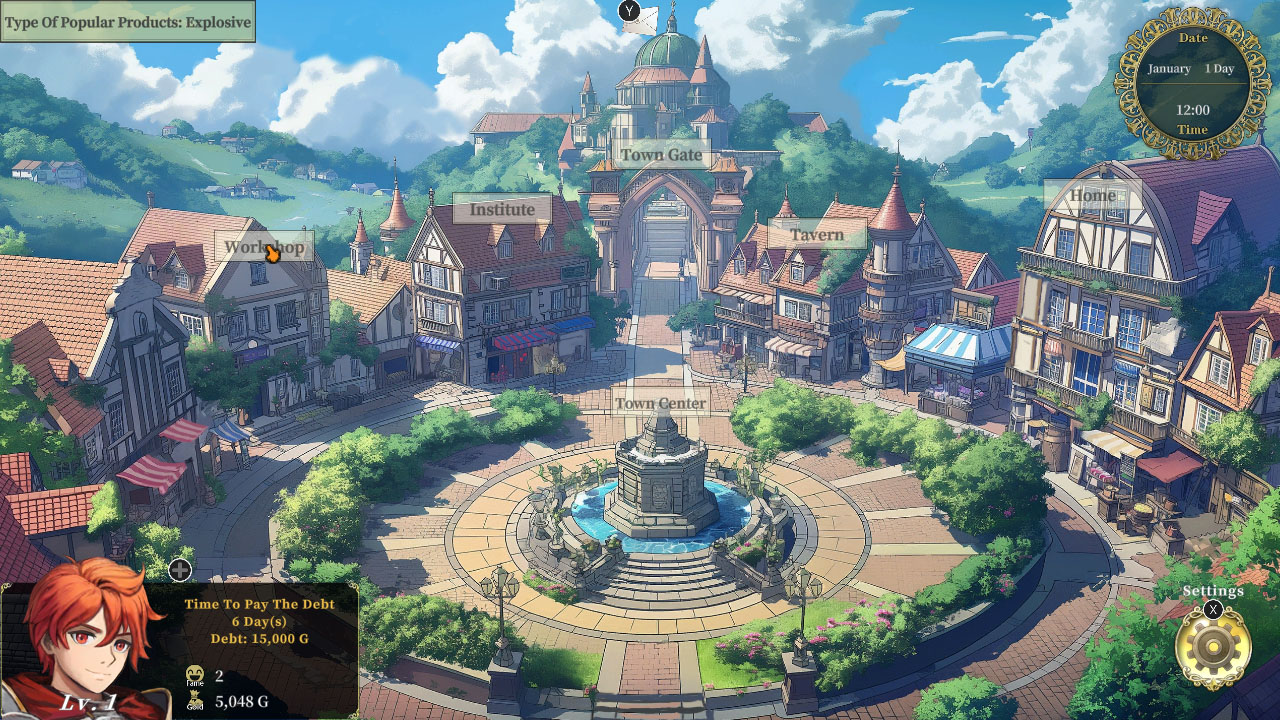Screen dimensions: 1280x720
Task: Click the X button prompt under Settings
Action: tap(1212, 610)
